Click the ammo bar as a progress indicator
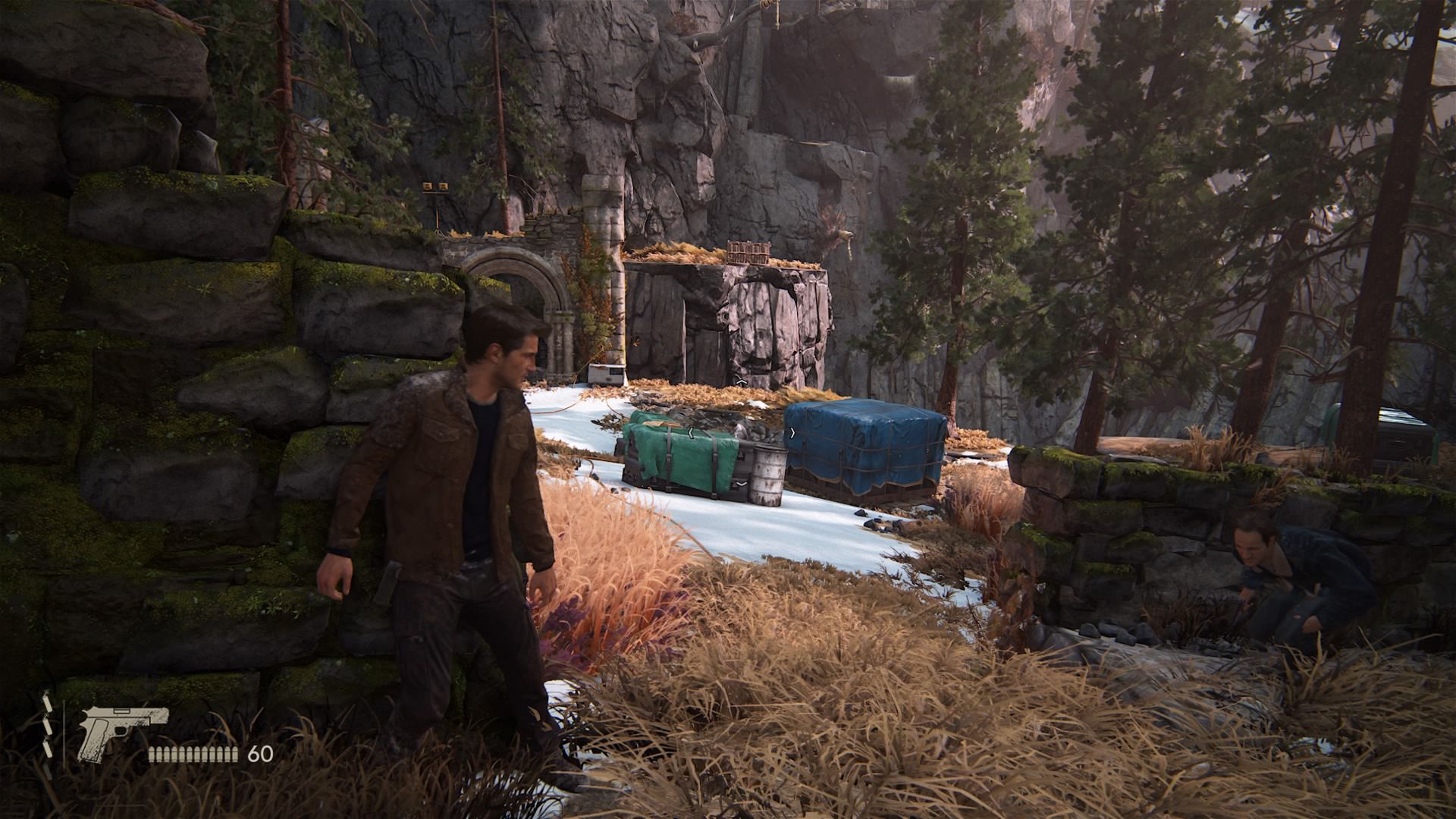Image resolution: width=1456 pixels, height=819 pixels. pos(194,754)
